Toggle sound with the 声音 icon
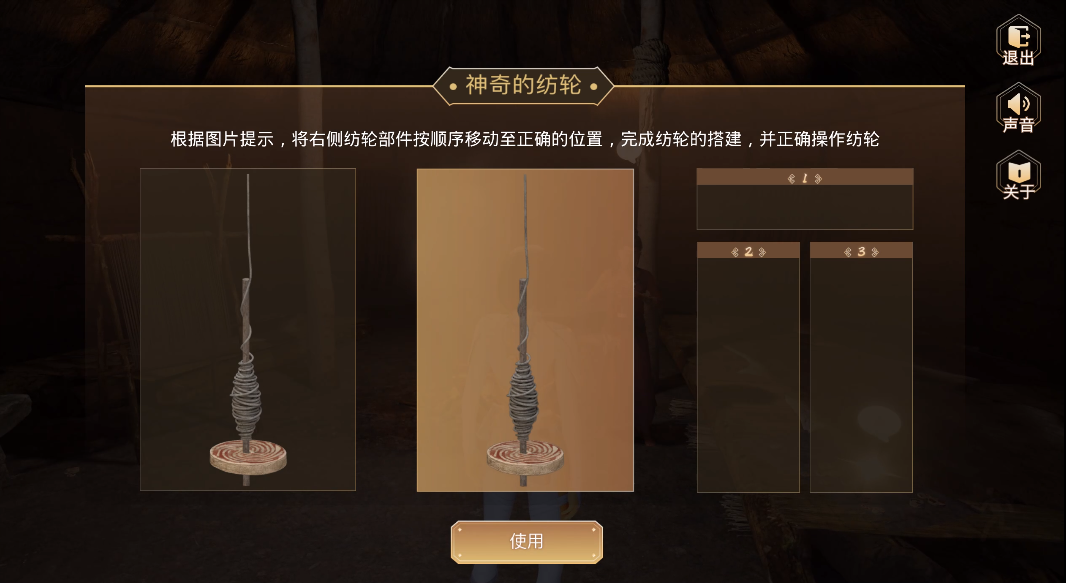The height and width of the screenshot is (583, 1066). click(x=1018, y=108)
